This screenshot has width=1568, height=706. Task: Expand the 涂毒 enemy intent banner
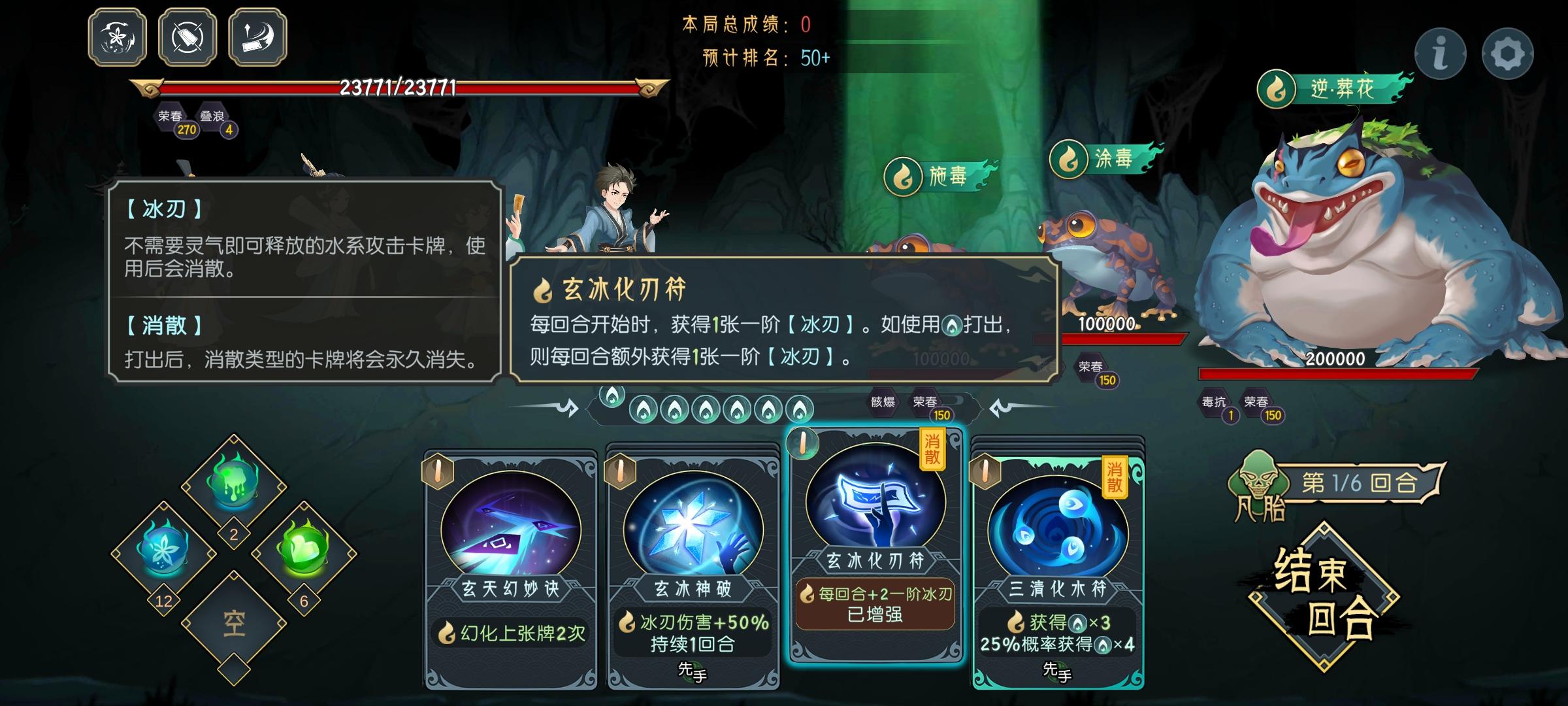1114,157
